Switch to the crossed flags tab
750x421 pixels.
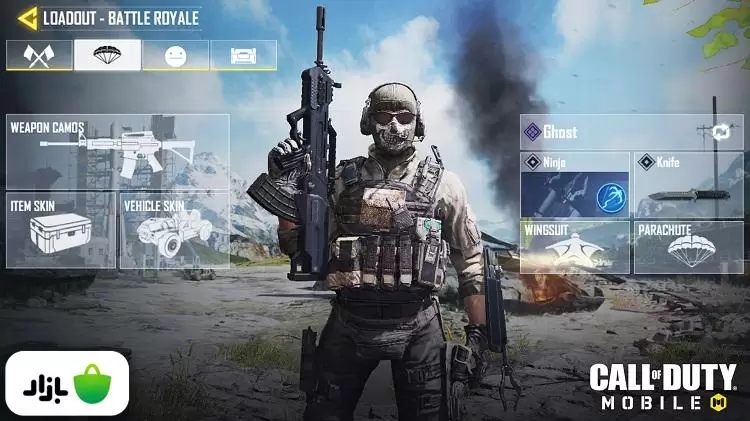[x=39, y=55]
